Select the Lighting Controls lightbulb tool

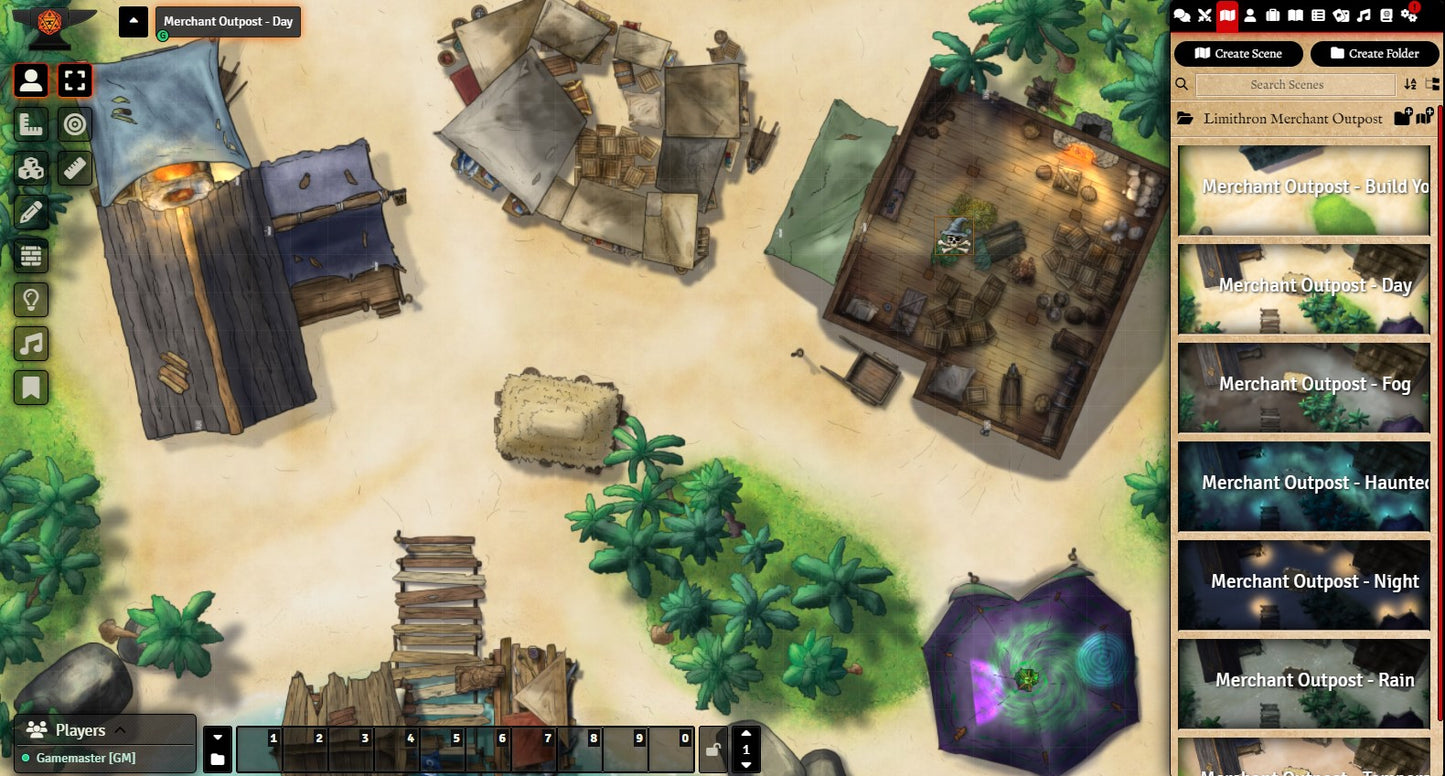[x=31, y=299]
